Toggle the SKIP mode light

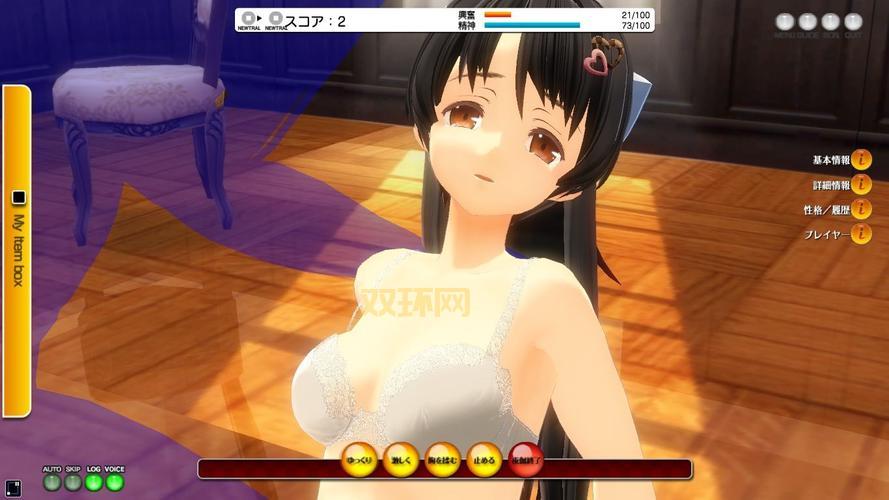[x=73, y=483]
